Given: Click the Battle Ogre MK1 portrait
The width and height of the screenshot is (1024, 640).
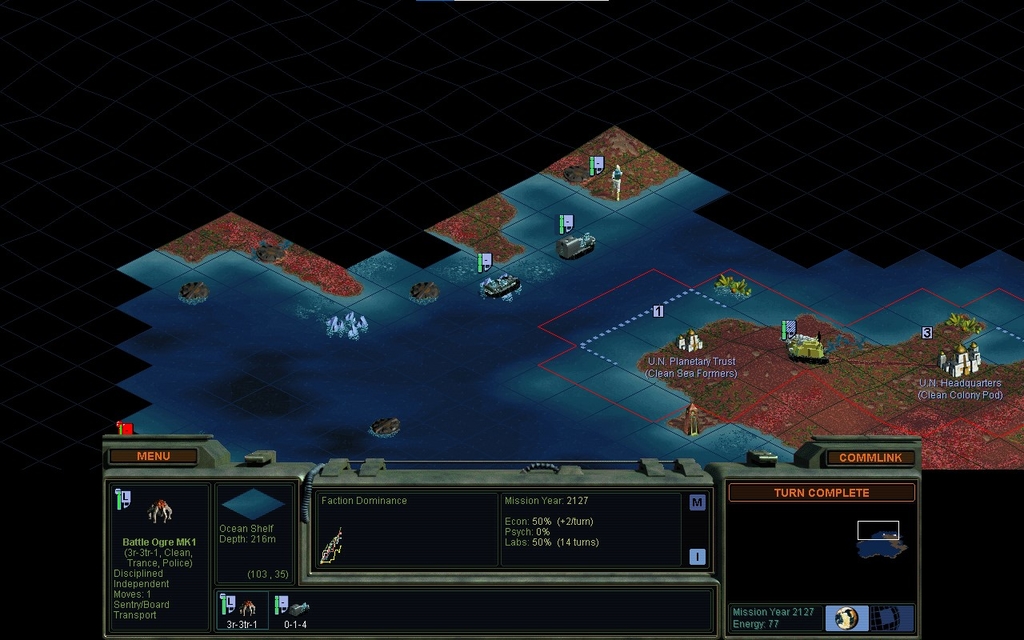Looking at the screenshot, I should (160, 512).
